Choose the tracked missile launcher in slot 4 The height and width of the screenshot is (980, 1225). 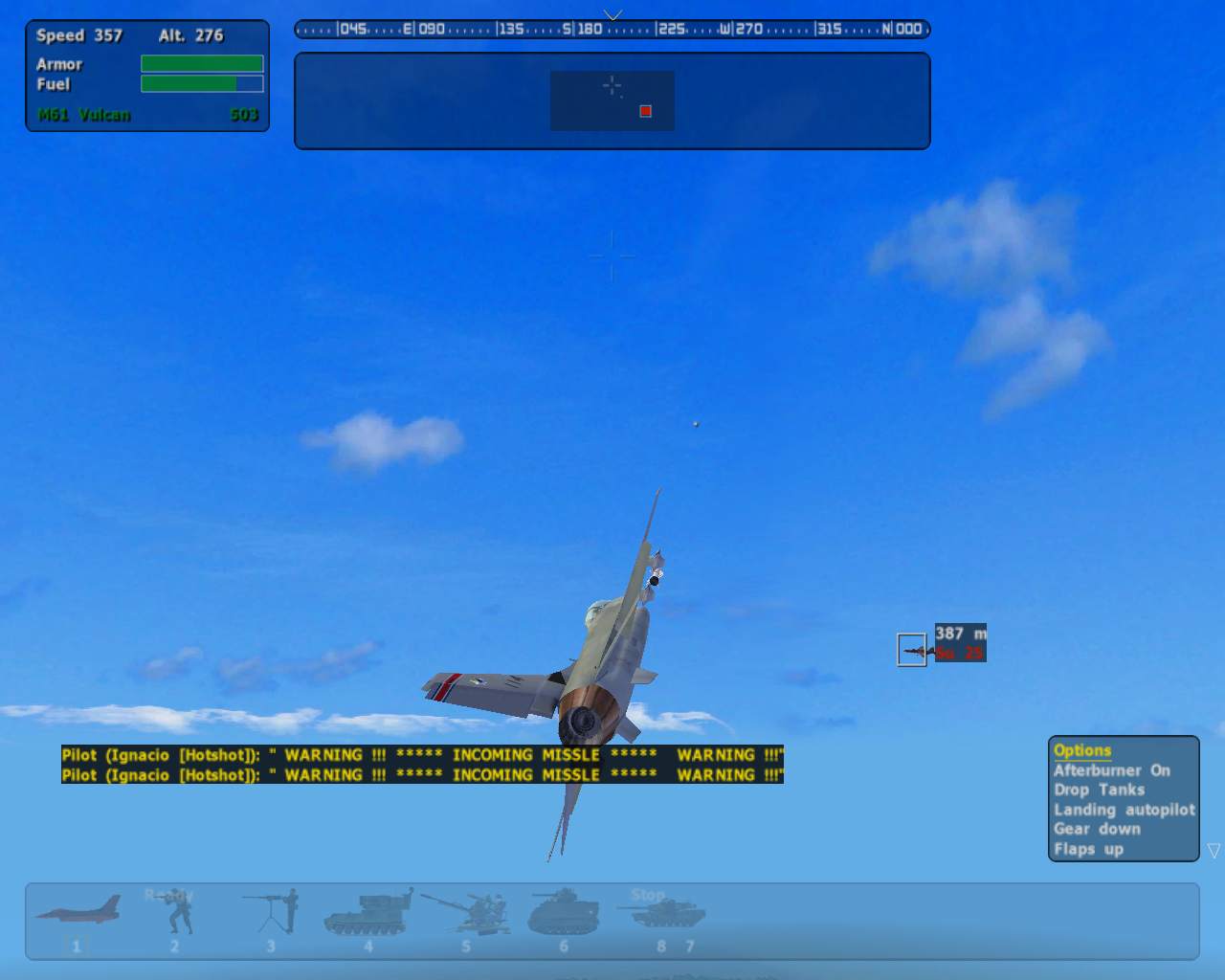[x=368, y=912]
